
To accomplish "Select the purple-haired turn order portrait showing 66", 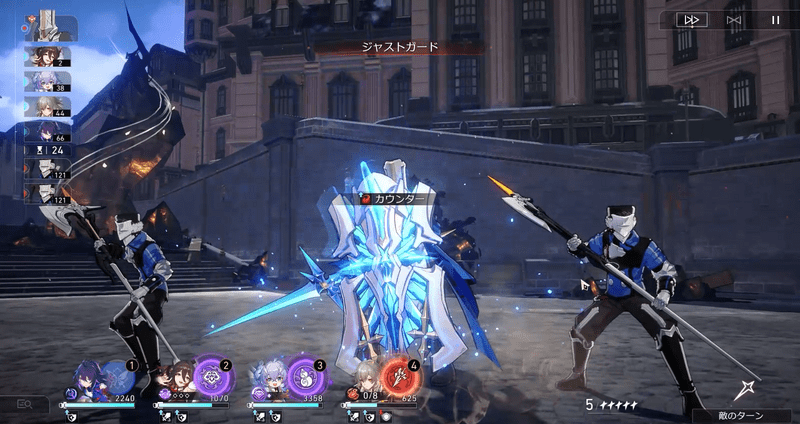I will pyautogui.click(x=46, y=131).
